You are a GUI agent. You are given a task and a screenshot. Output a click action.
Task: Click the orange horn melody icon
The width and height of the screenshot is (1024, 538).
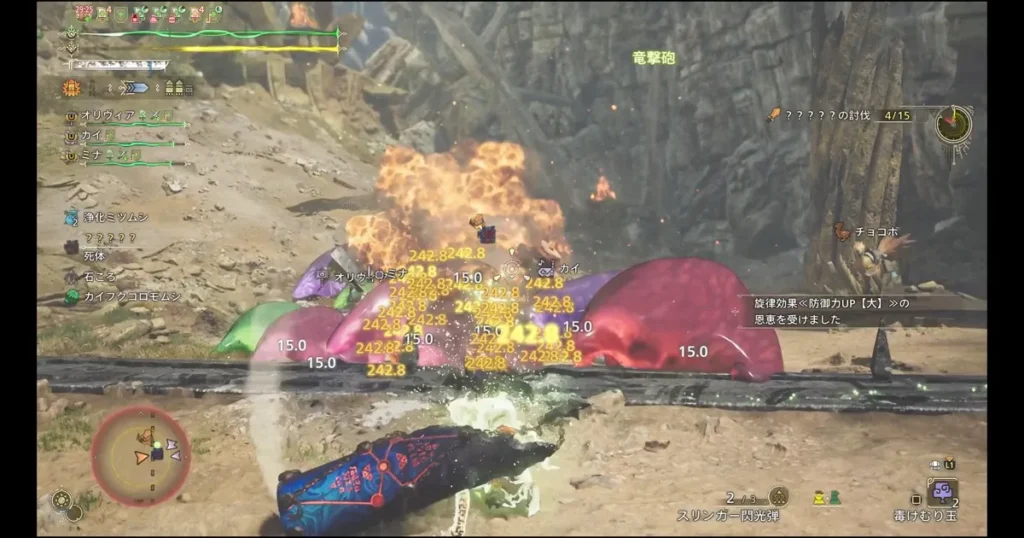72,88
